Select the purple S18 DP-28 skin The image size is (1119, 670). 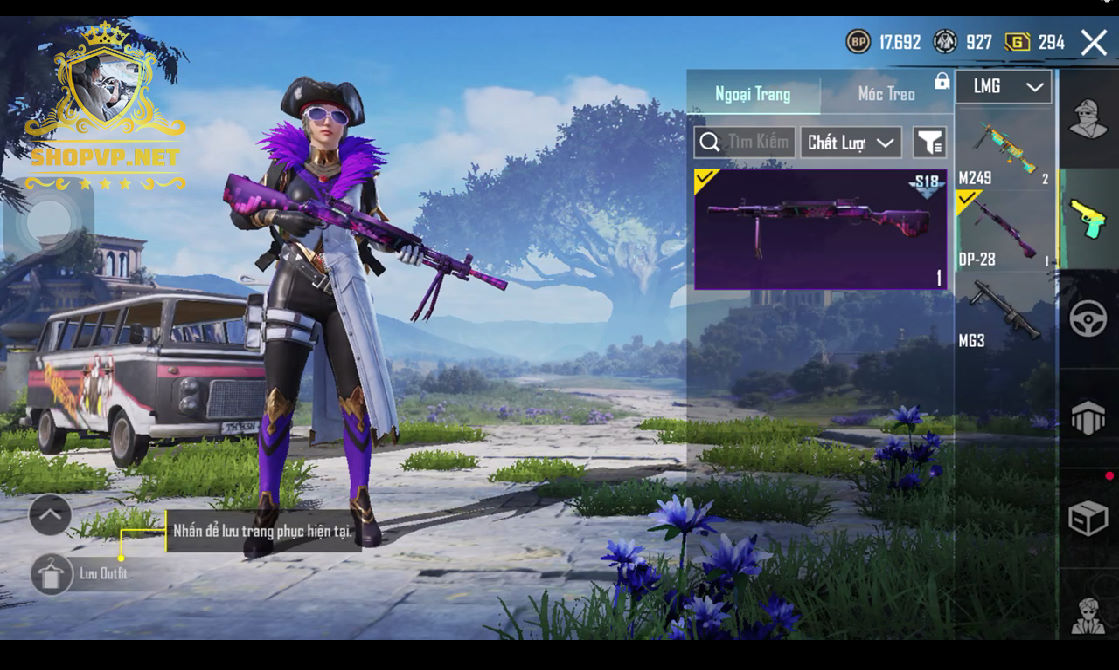coord(820,229)
